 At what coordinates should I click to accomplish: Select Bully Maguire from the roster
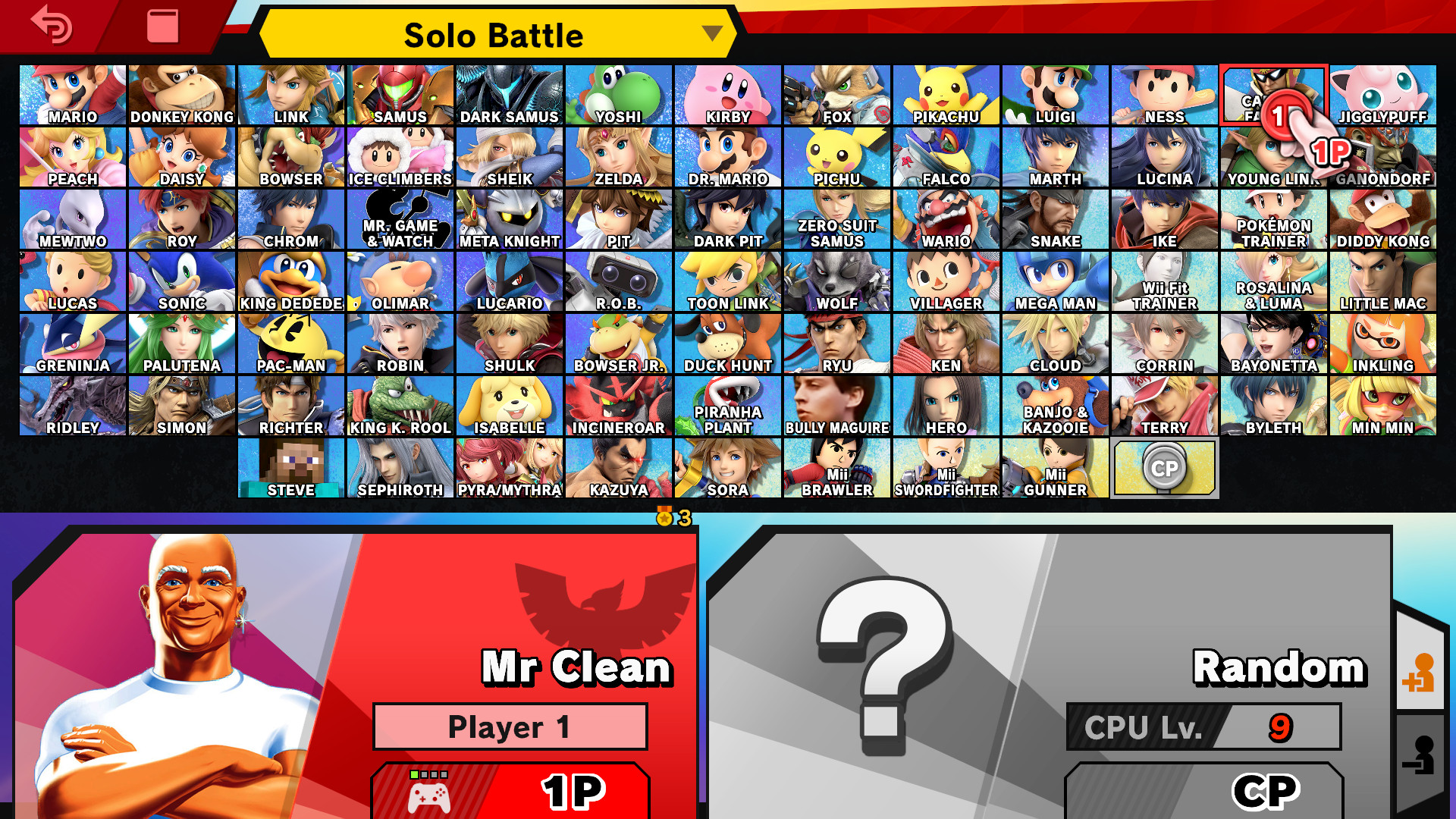(x=836, y=406)
